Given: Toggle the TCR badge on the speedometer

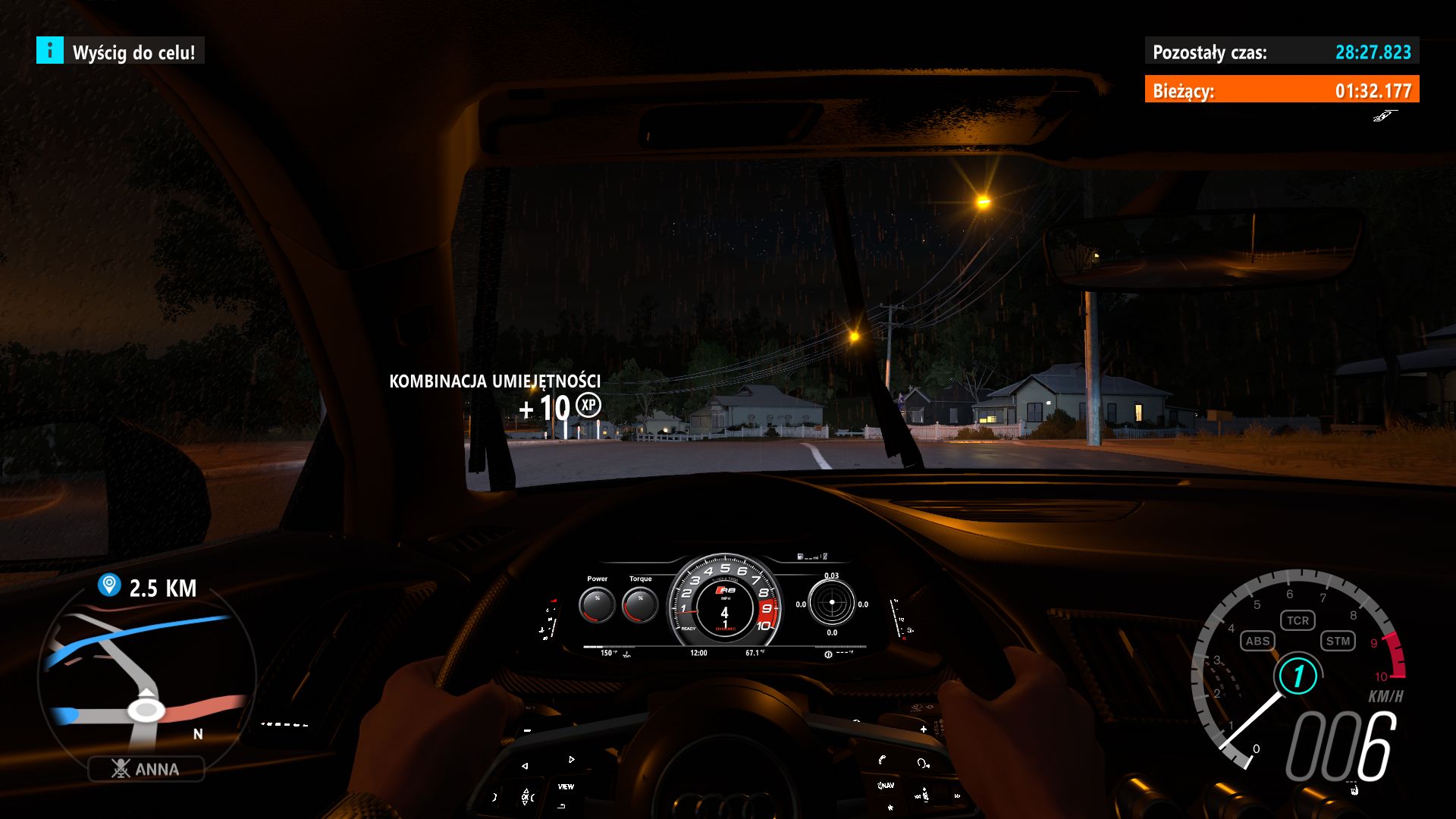Looking at the screenshot, I should coord(1299,620).
